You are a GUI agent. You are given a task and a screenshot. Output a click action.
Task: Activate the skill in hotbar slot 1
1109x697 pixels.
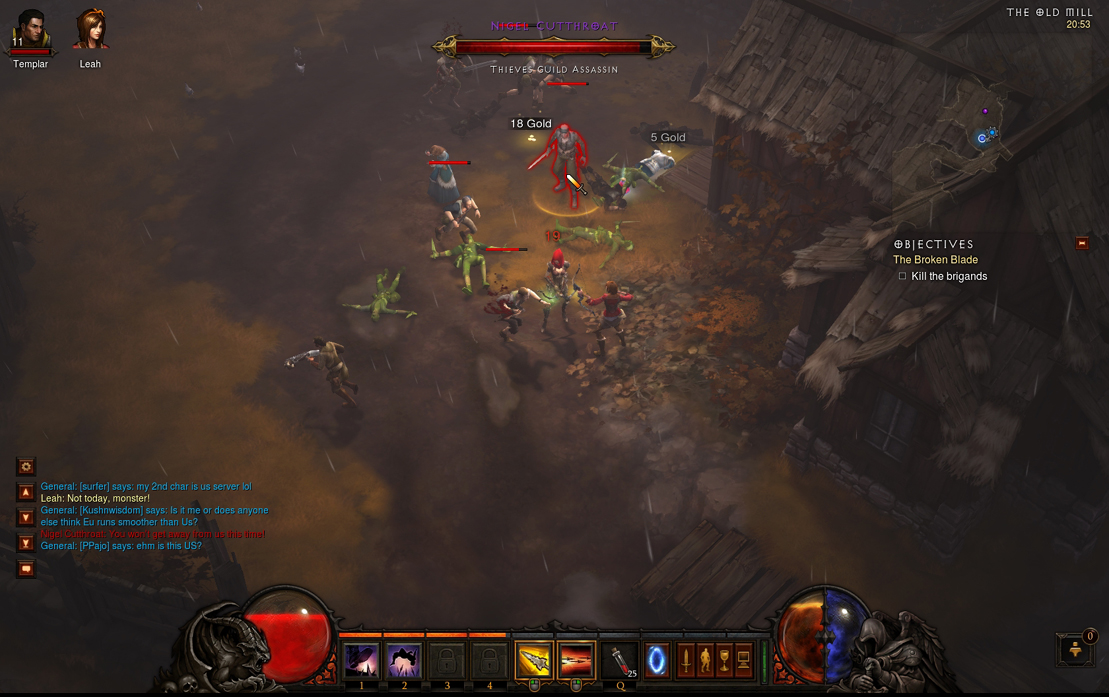point(361,661)
